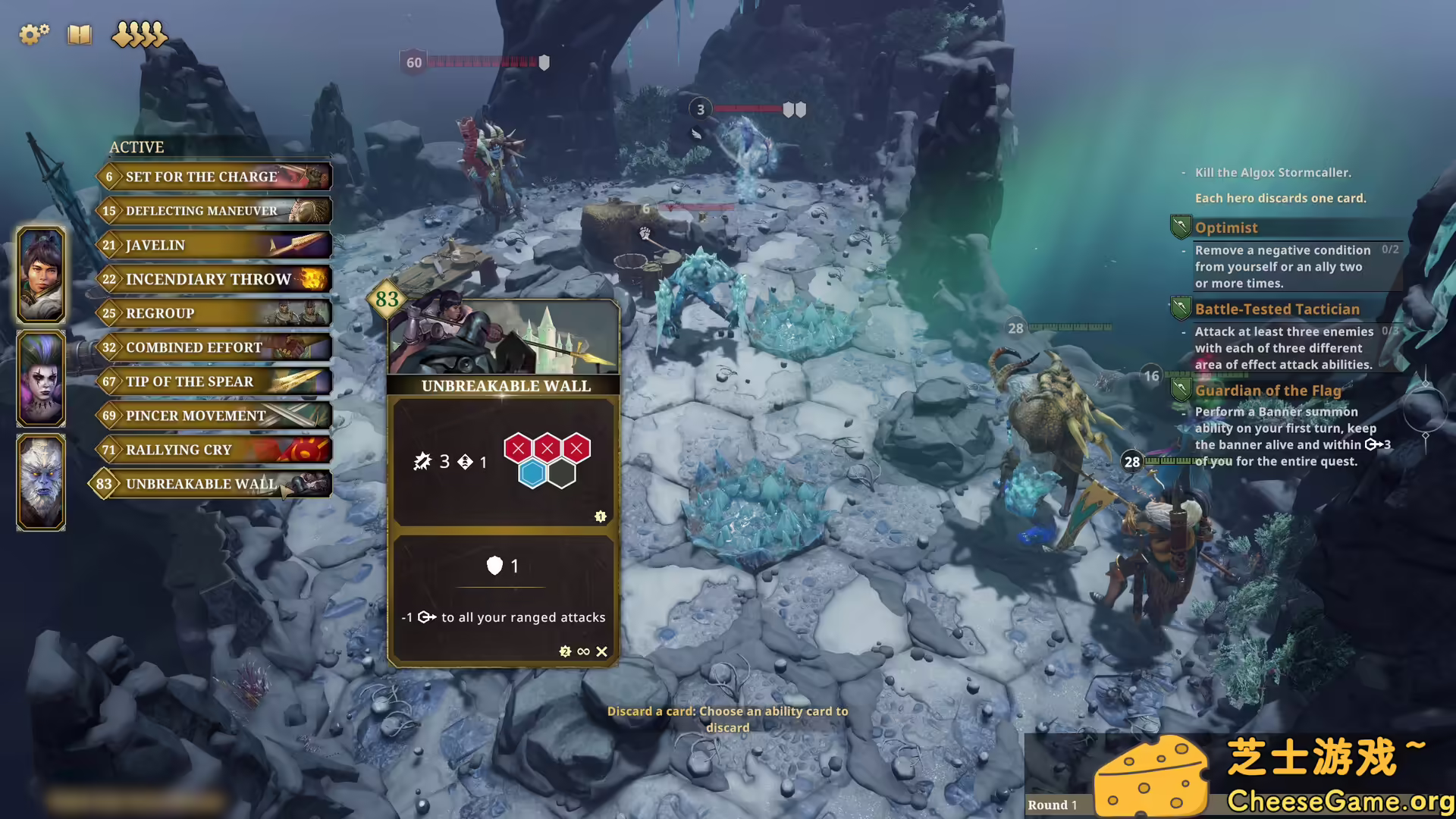
Task: Open the Guardian of the Flag goal
Action: click(x=1268, y=391)
